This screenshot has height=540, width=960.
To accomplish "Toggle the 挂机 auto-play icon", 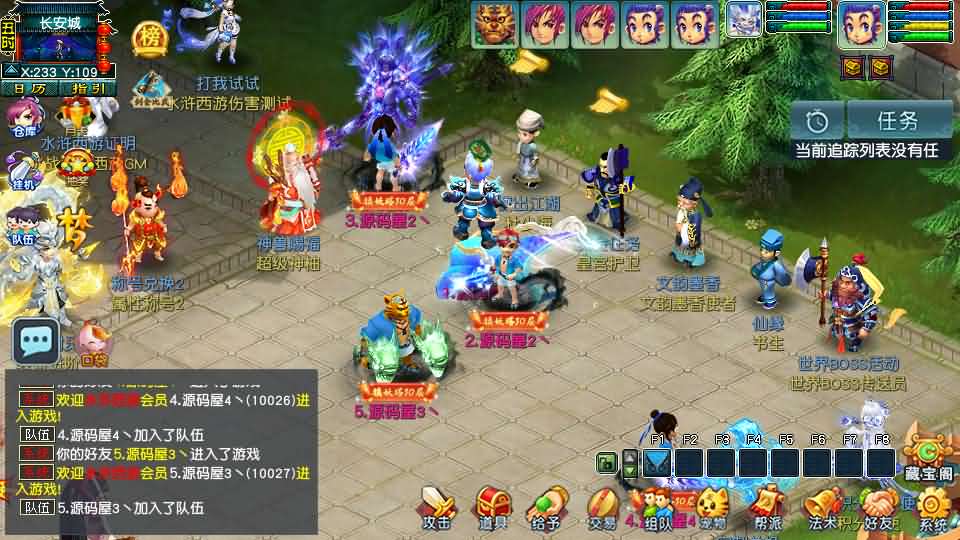I will (x=22, y=173).
